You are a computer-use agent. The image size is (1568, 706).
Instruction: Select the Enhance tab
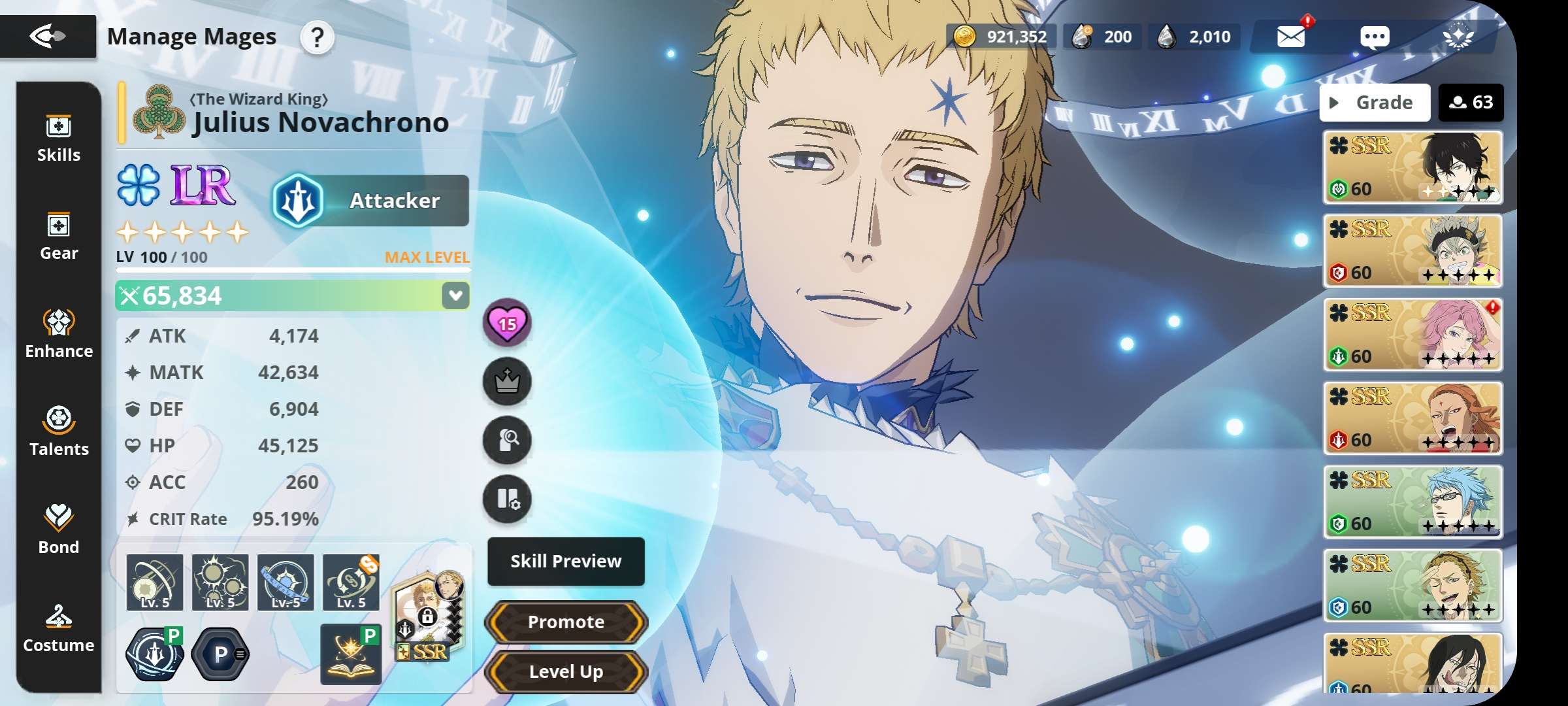click(x=59, y=334)
